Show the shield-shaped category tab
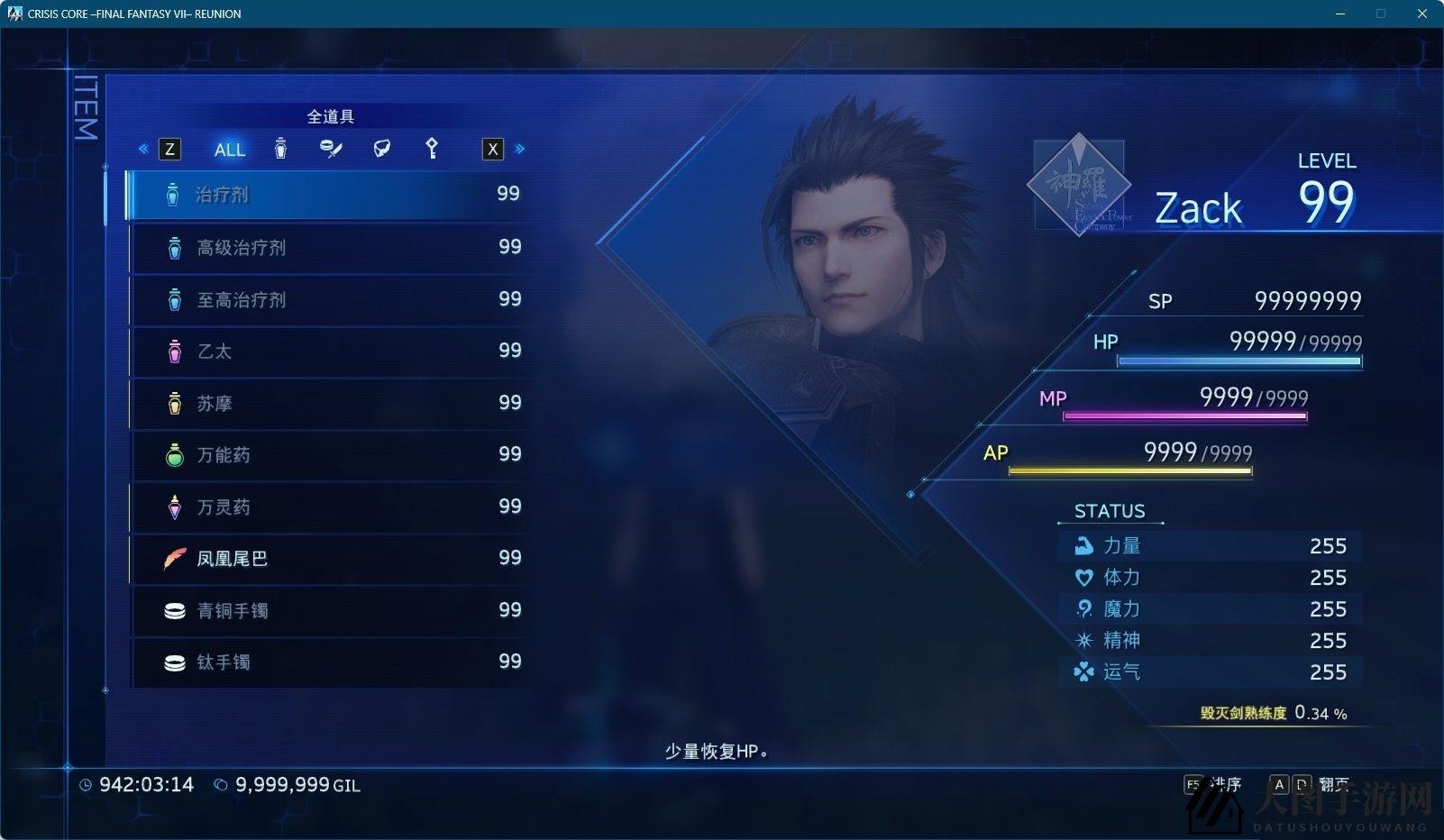Viewport: 1444px width, 840px height. 382,149
